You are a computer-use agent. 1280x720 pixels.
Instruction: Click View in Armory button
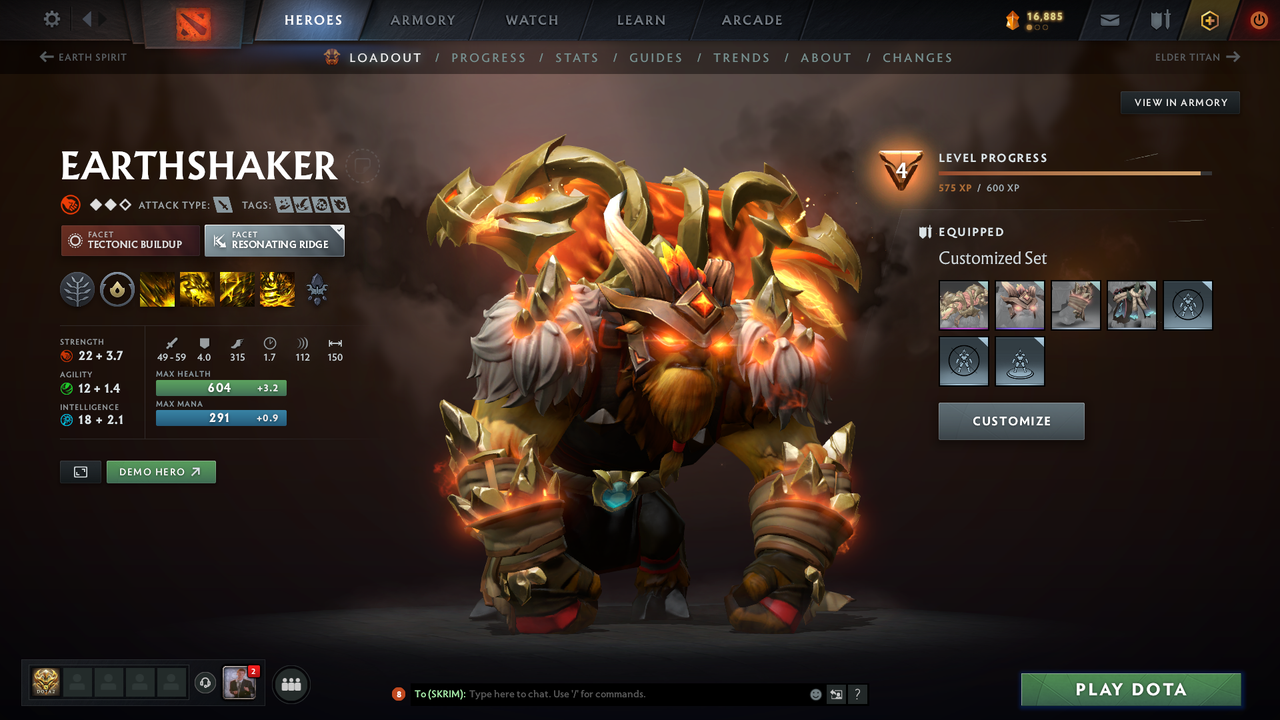pos(1180,102)
